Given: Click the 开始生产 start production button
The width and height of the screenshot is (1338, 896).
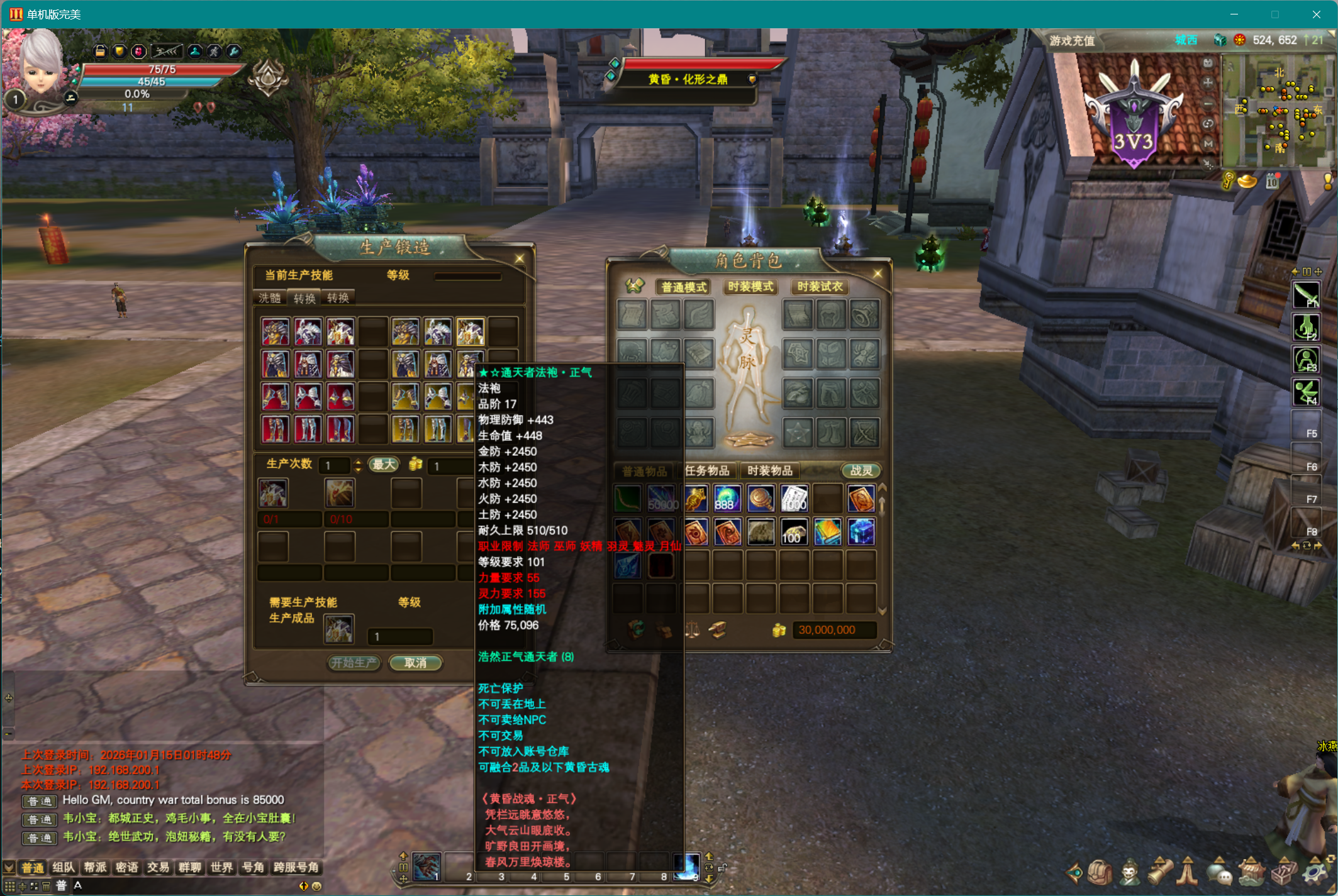Looking at the screenshot, I should (354, 663).
